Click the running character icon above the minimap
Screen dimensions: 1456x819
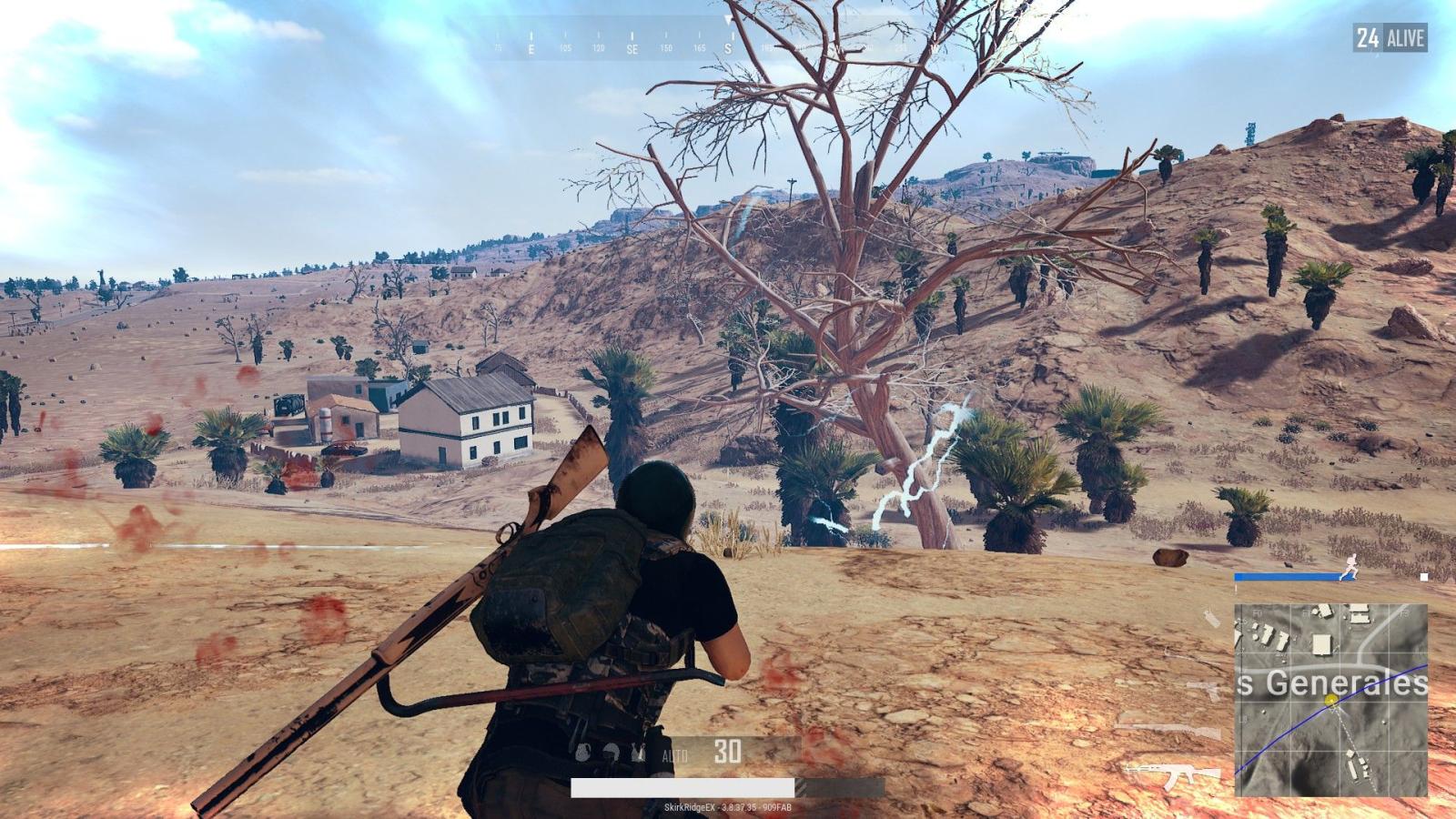pyautogui.click(x=1349, y=567)
